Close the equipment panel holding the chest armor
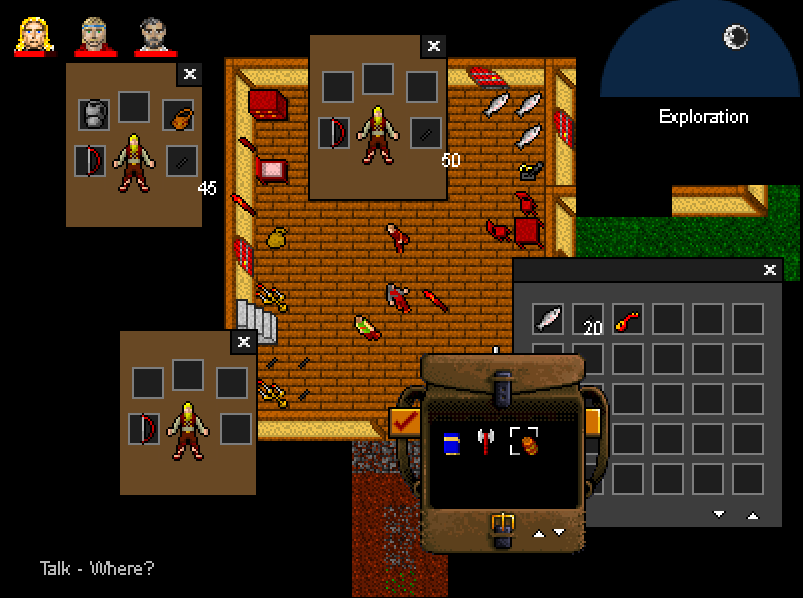Viewport: 803px width, 598px height. point(190,74)
